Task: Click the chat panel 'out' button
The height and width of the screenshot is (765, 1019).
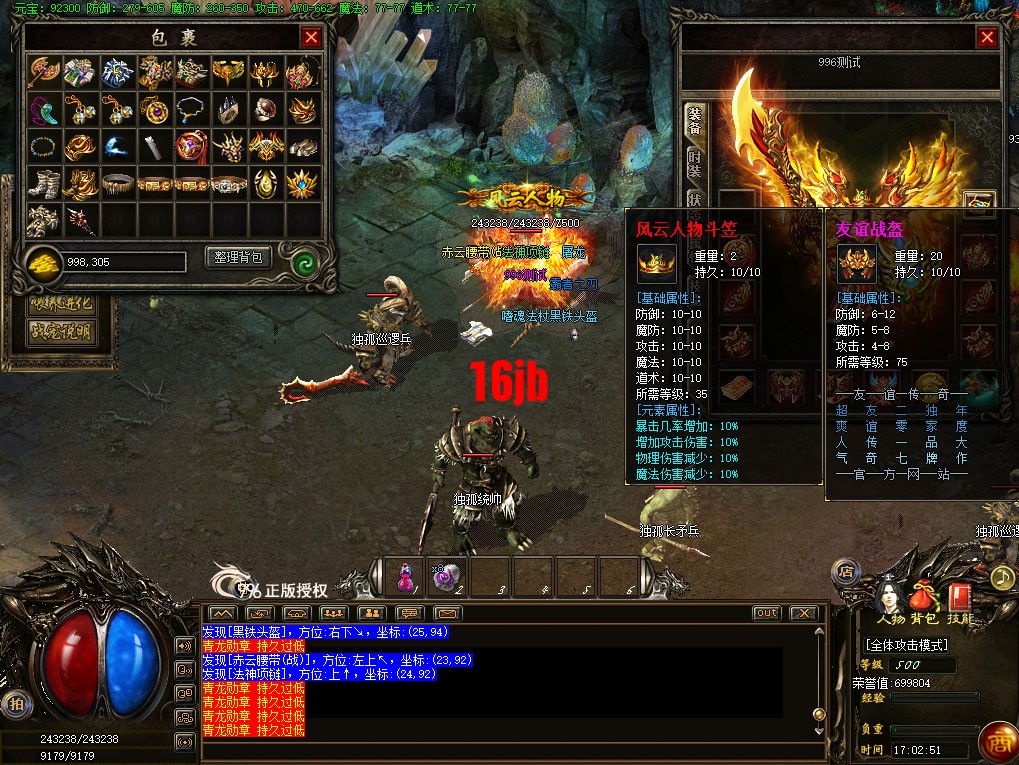Action: [x=767, y=613]
